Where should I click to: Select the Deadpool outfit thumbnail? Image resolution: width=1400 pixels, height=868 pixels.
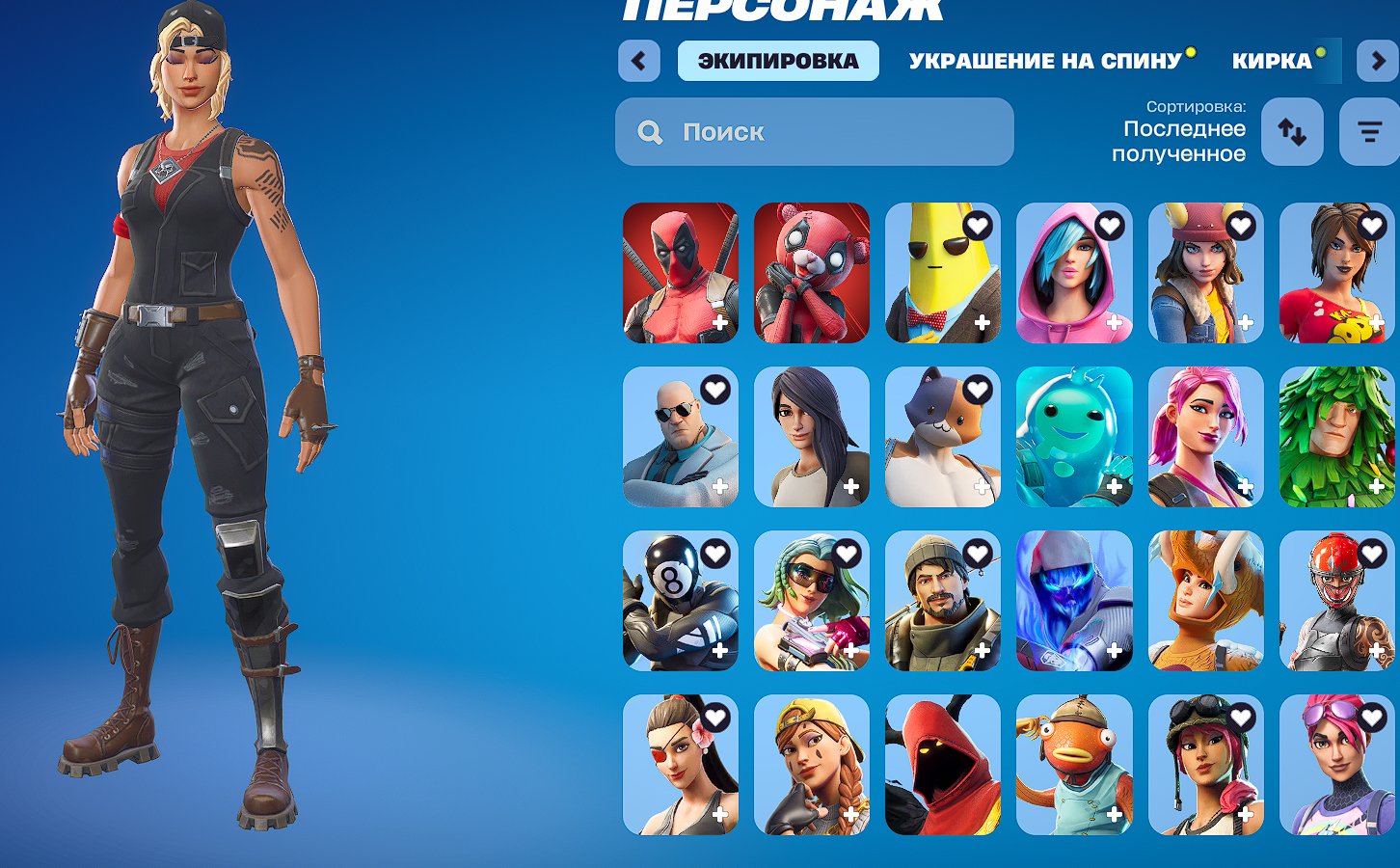pos(680,273)
